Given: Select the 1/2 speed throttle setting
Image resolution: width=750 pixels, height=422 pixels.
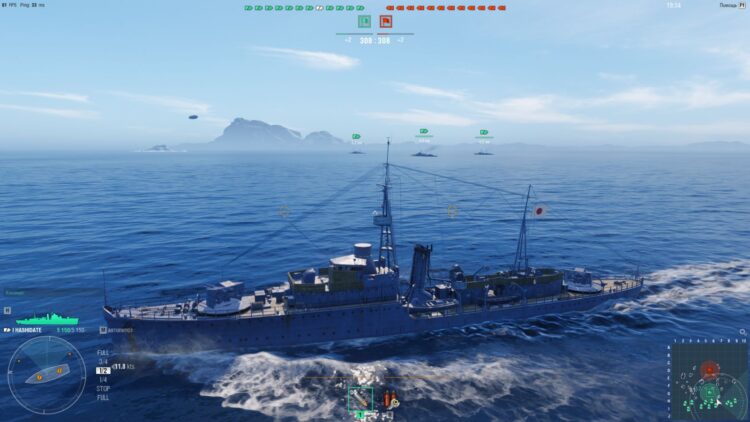Looking at the screenshot, I should [103, 370].
